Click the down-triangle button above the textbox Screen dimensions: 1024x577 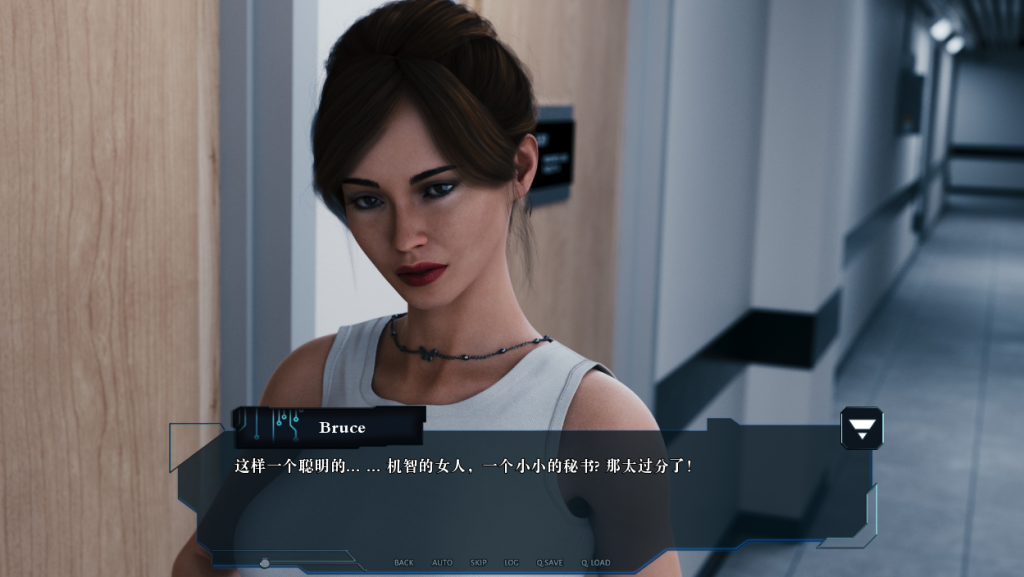(861, 428)
